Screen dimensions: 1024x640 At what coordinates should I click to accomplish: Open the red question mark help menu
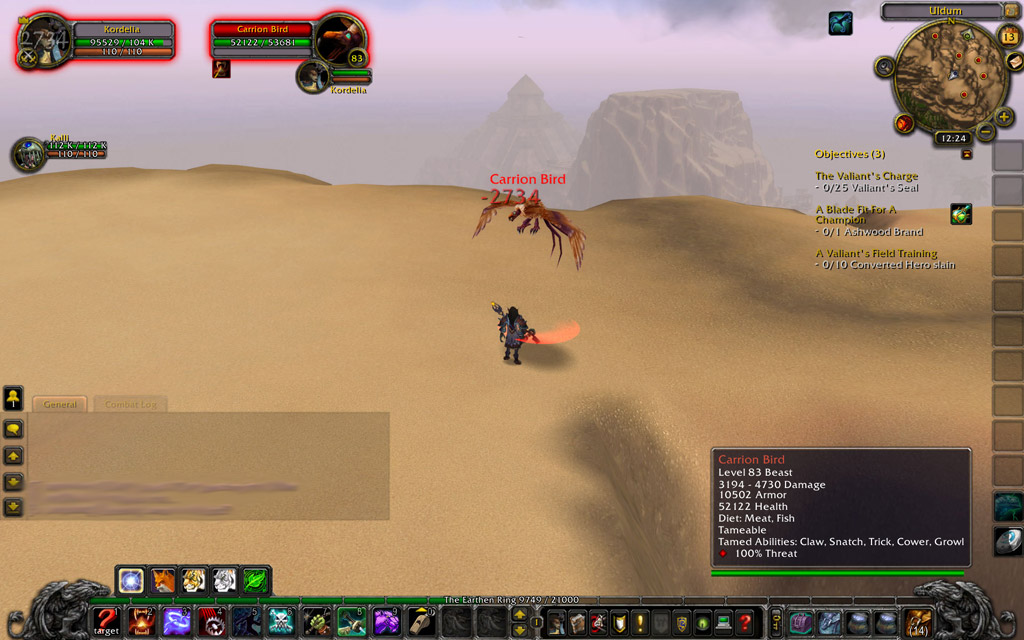745,623
